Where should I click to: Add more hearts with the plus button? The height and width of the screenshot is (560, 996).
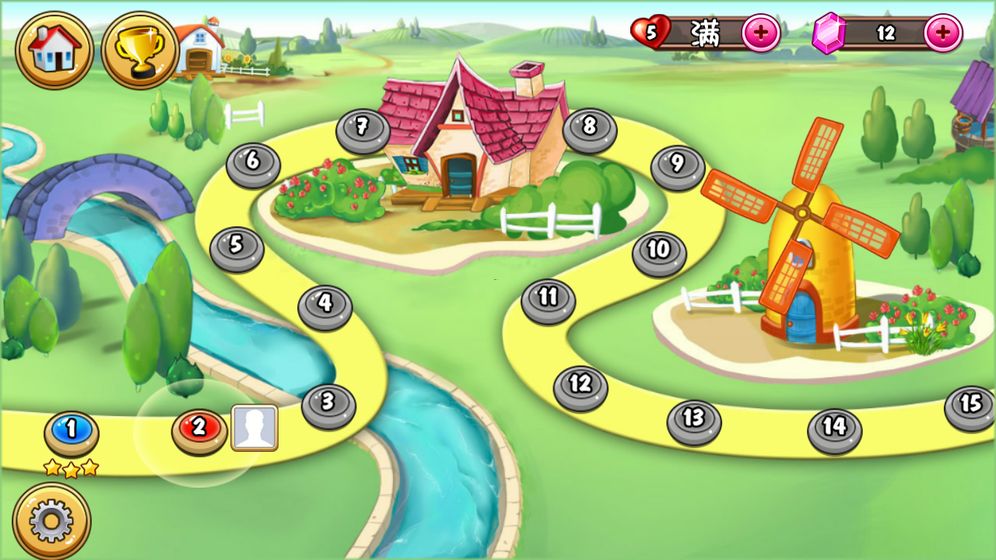761,33
